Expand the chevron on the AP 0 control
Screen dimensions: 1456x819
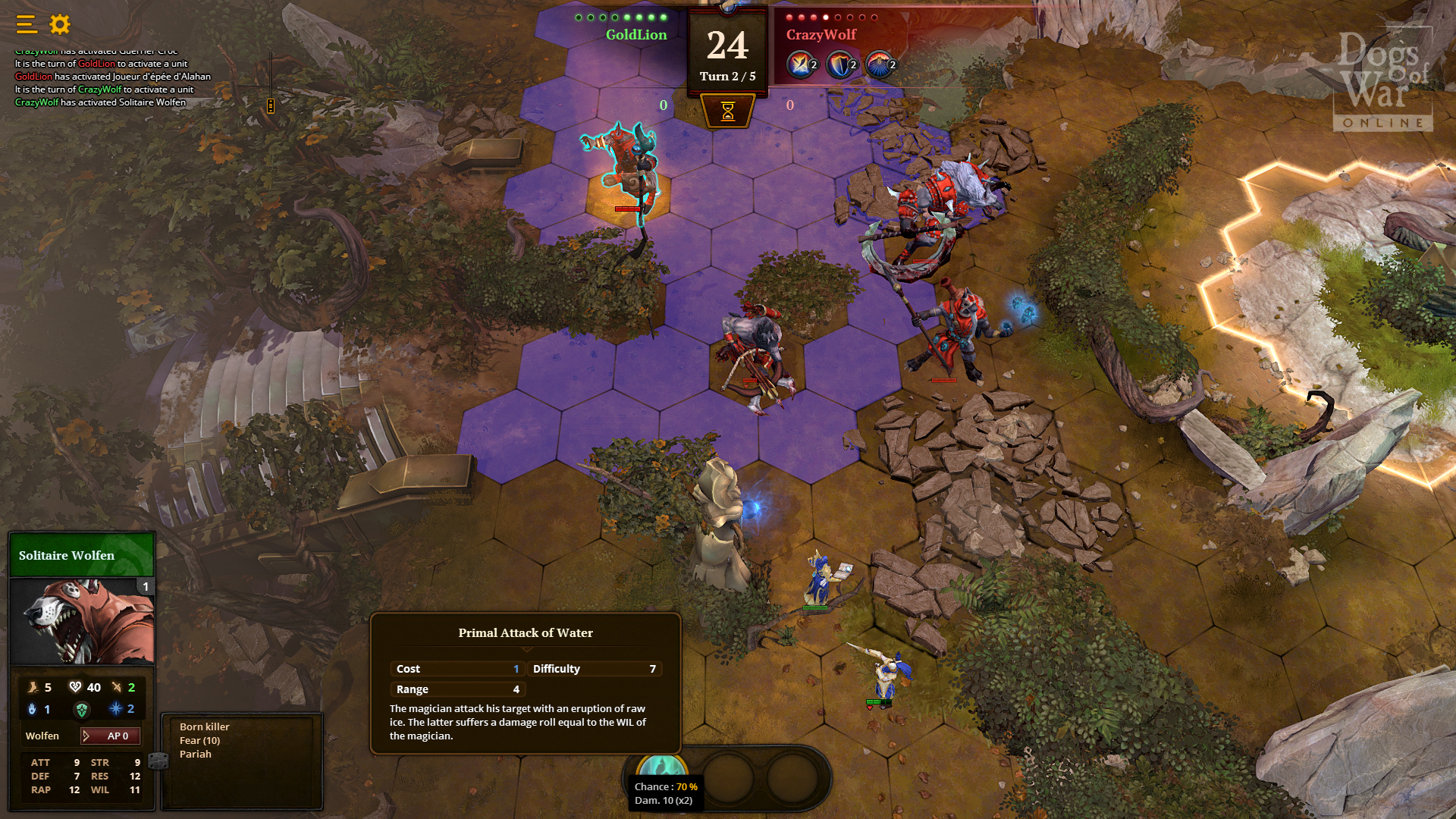[86, 736]
